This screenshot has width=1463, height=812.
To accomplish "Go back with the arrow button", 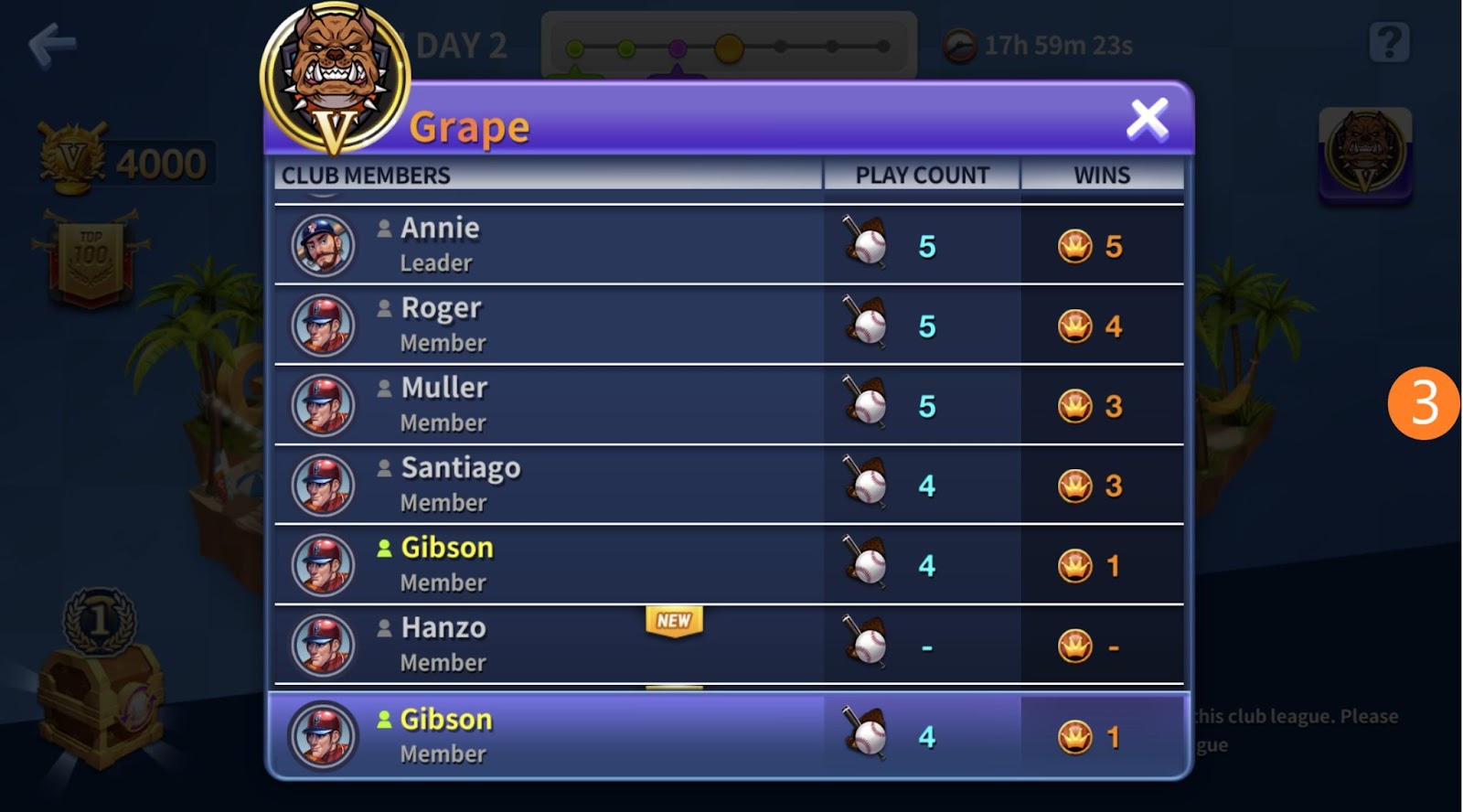I will tap(51, 45).
